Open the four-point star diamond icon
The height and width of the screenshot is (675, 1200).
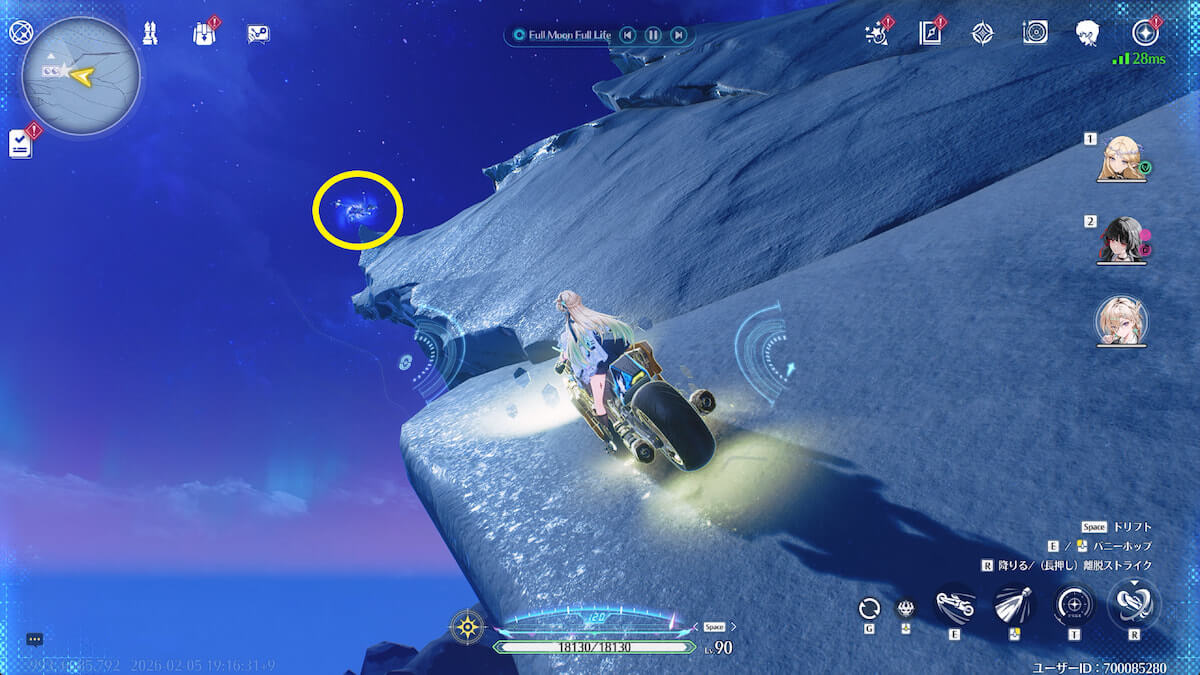(x=982, y=33)
